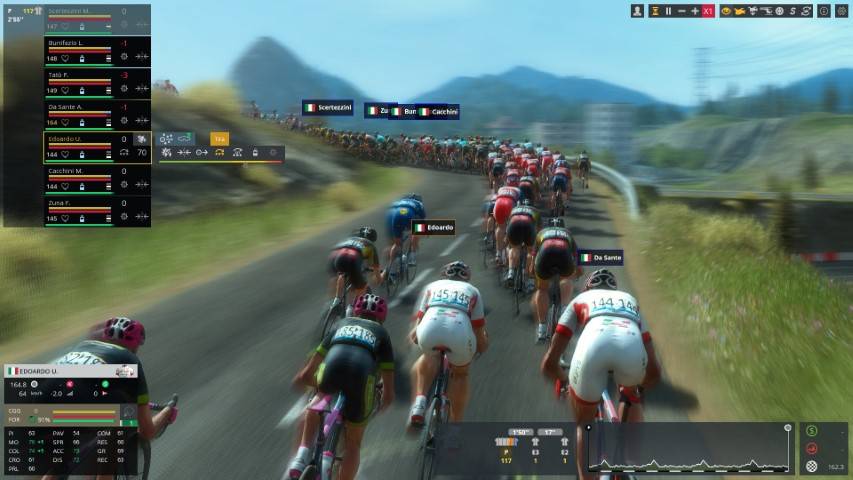Decrease the race speed with minus
This screenshot has height=480, width=853.
pos(682,11)
